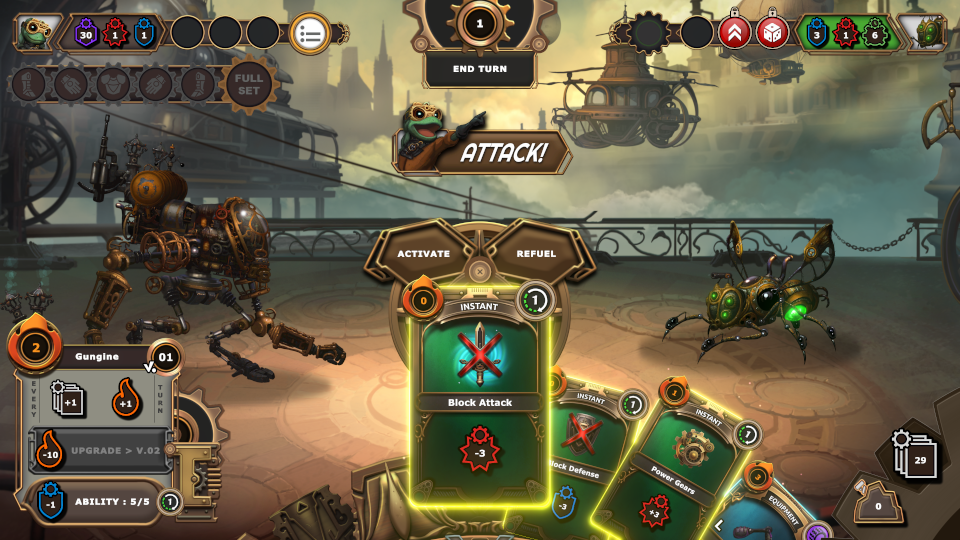960x540 pixels.
Task: Click the locked red dice icon
Action: tap(772, 32)
